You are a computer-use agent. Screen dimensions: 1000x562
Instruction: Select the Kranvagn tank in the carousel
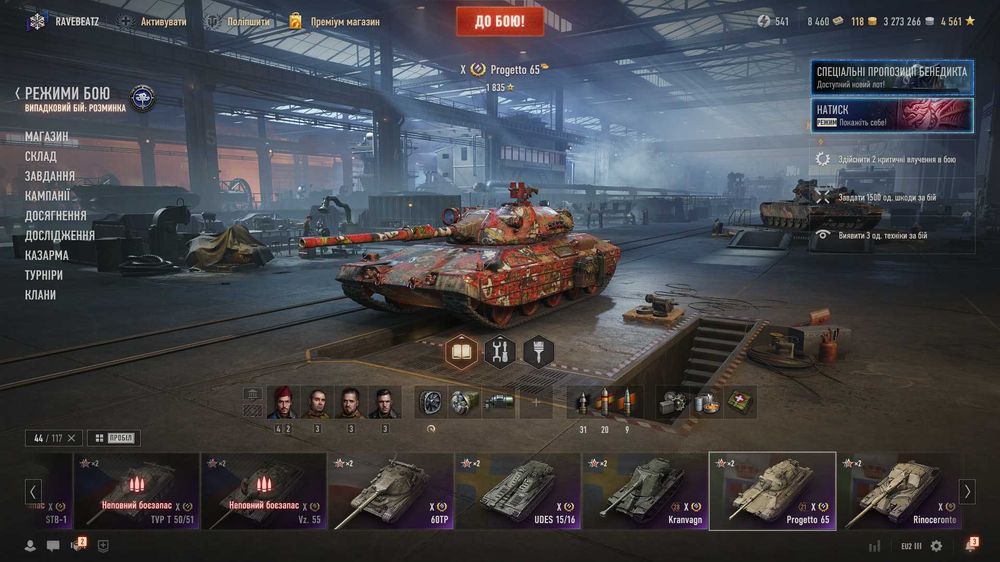pyautogui.click(x=644, y=491)
